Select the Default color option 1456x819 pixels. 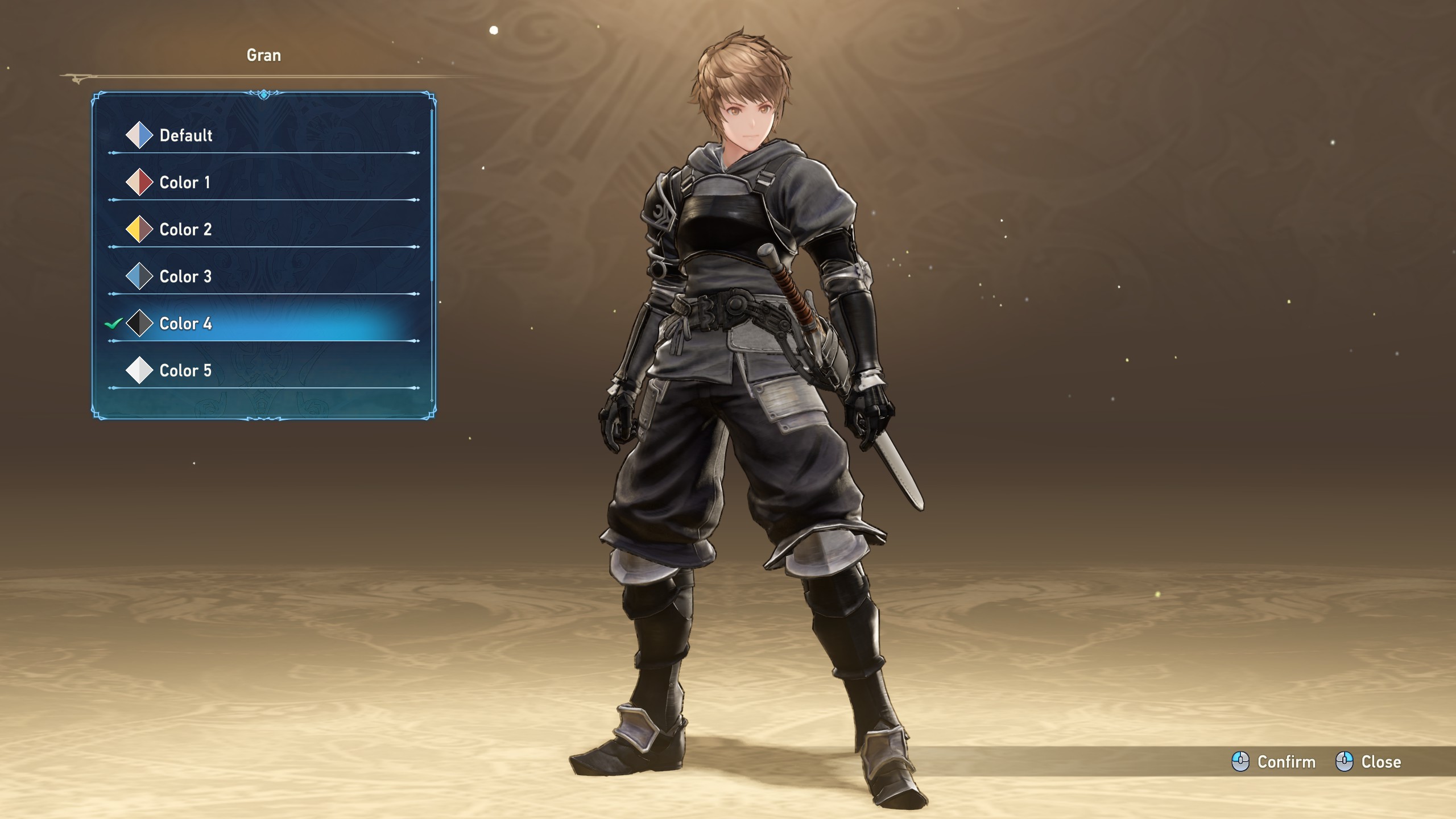pos(186,135)
